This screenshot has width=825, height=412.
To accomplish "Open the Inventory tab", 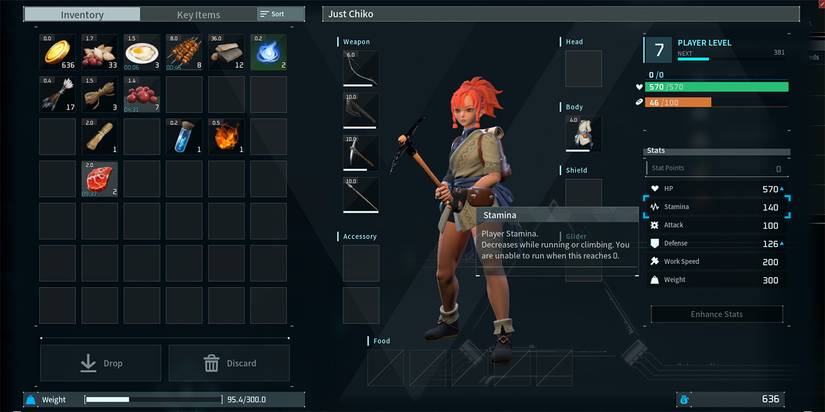I will tap(82, 15).
